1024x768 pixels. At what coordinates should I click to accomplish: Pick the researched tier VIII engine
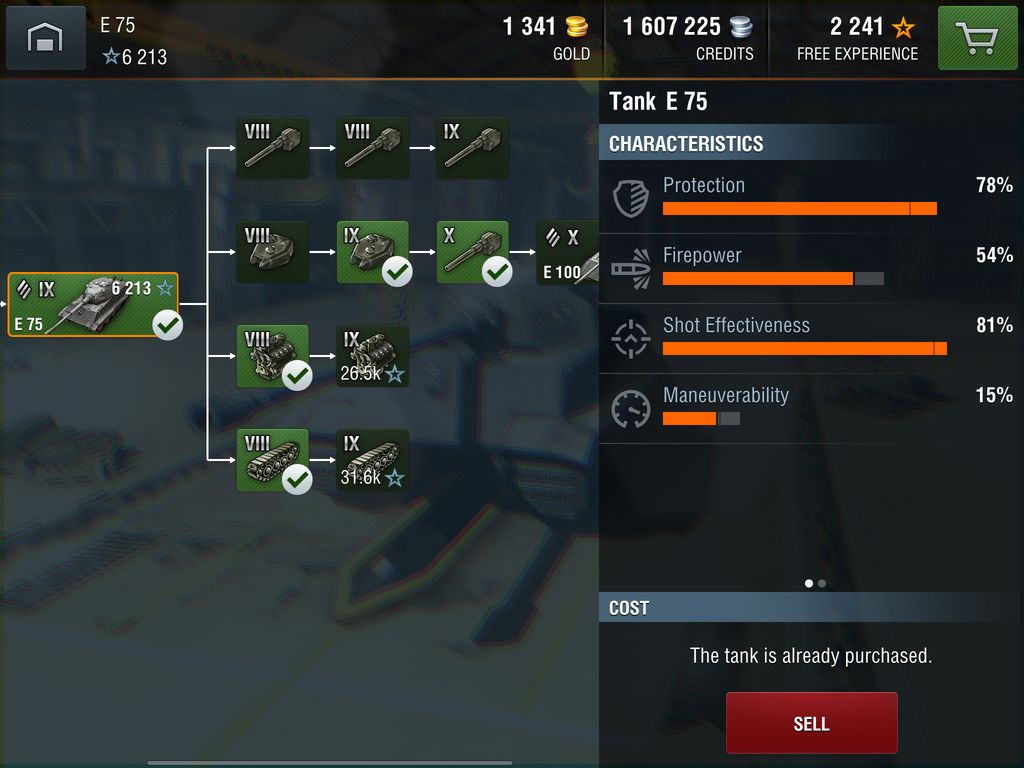point(272,356)
